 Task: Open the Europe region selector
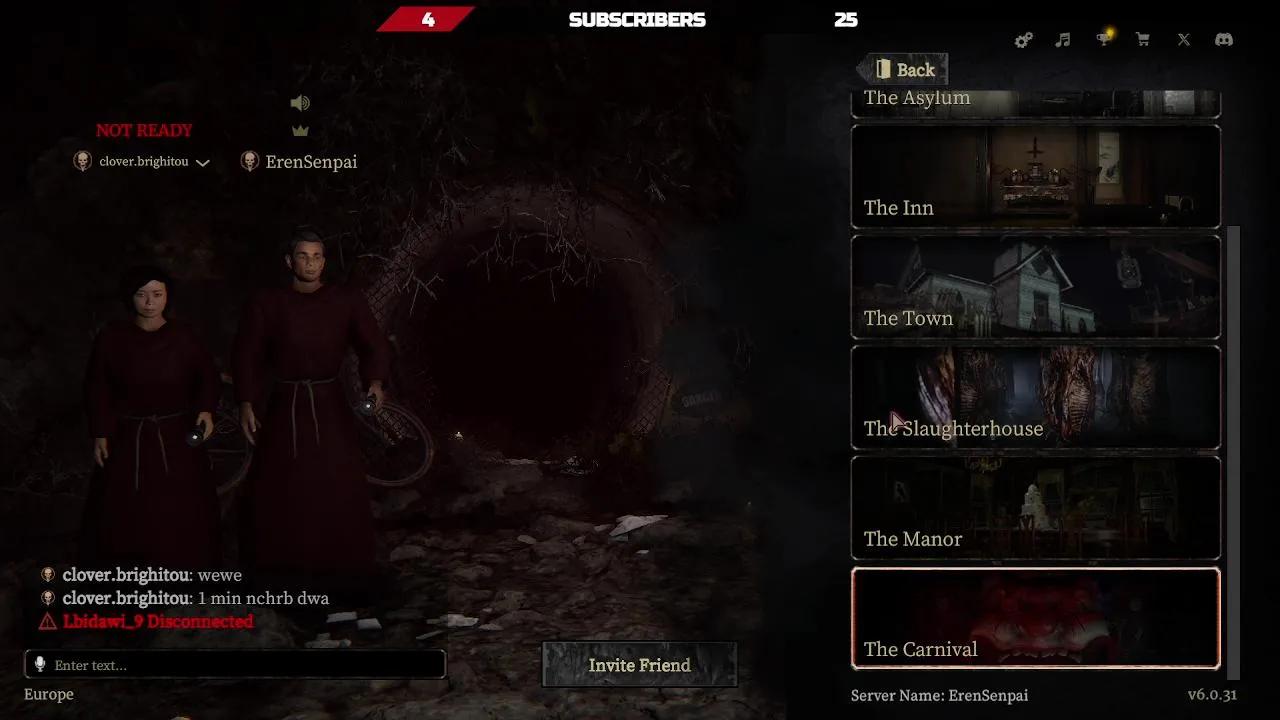pos(48,694)
